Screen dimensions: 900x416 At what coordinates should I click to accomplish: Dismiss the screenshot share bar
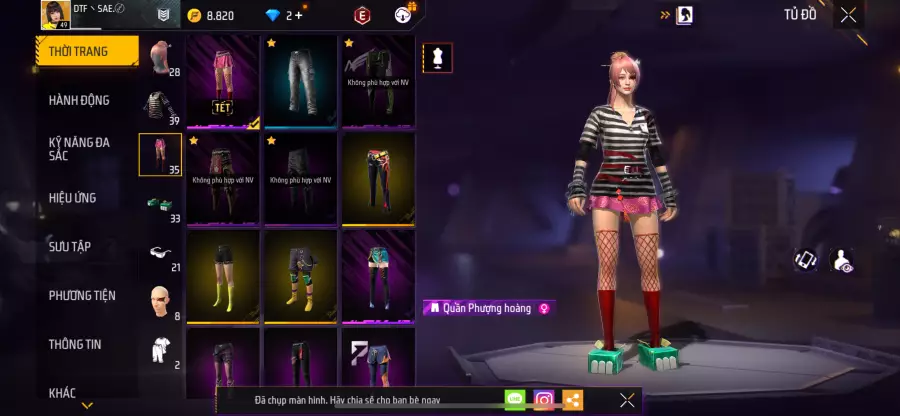point(627,400)
